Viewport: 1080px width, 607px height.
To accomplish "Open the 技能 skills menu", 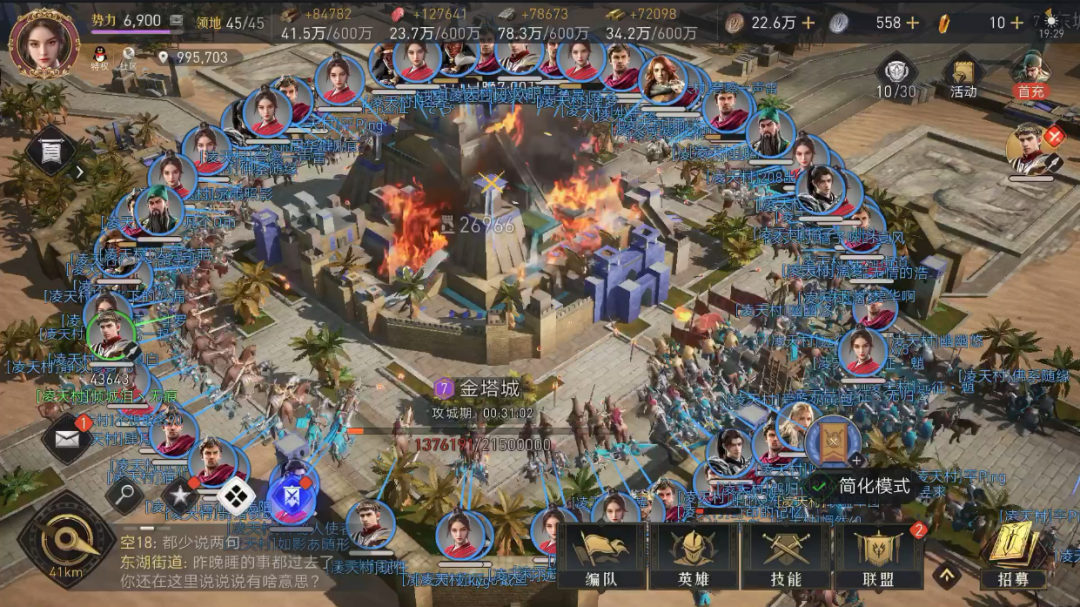I will (x=786, y=558).
